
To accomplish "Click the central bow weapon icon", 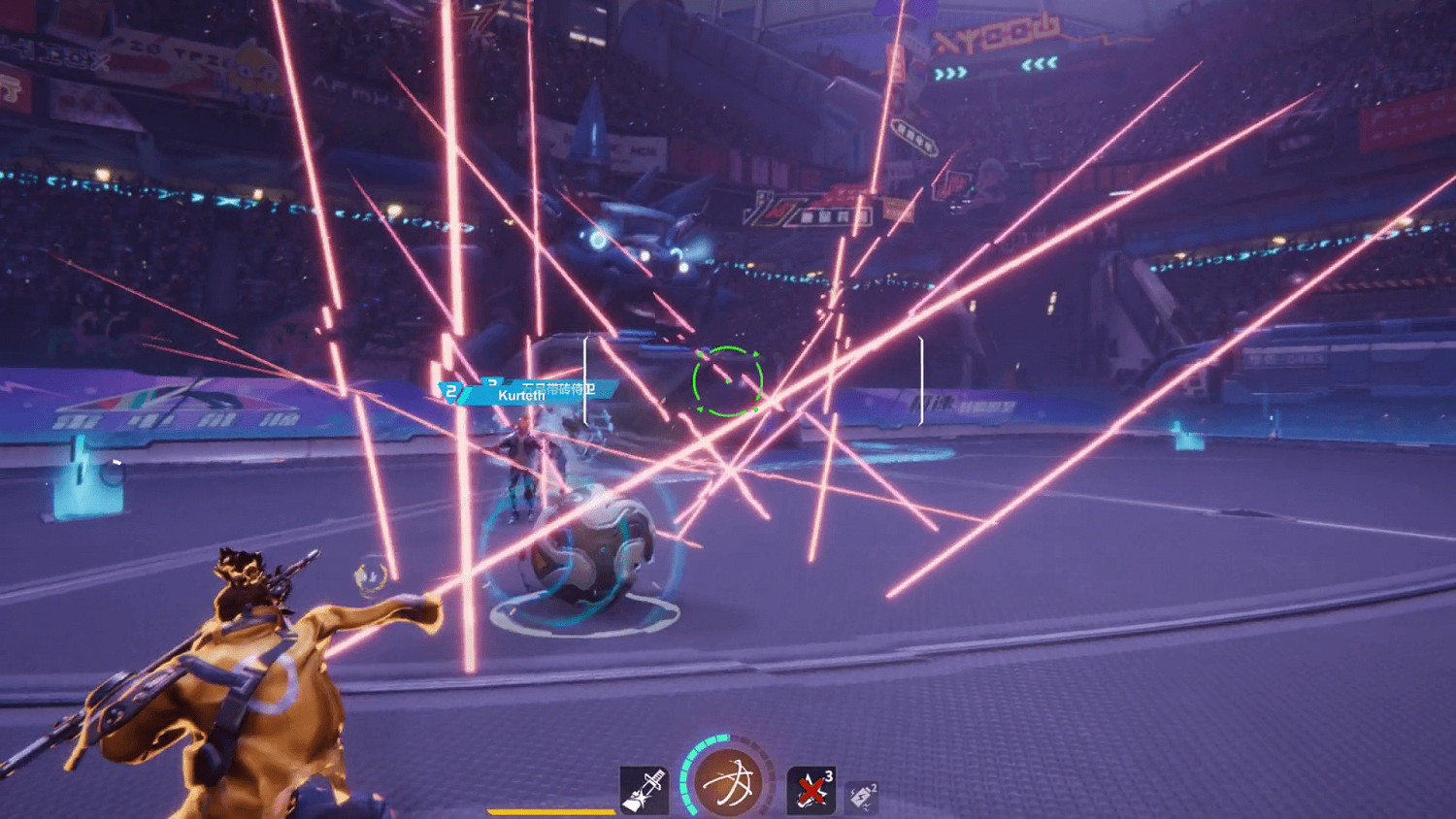I will pos(726,781).
